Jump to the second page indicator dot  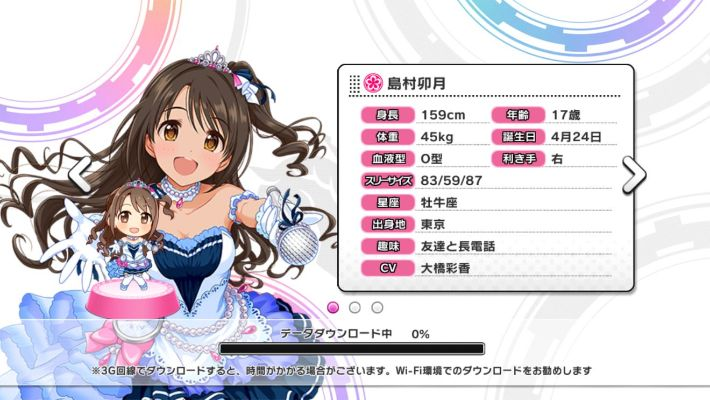[x=355, y=306]
